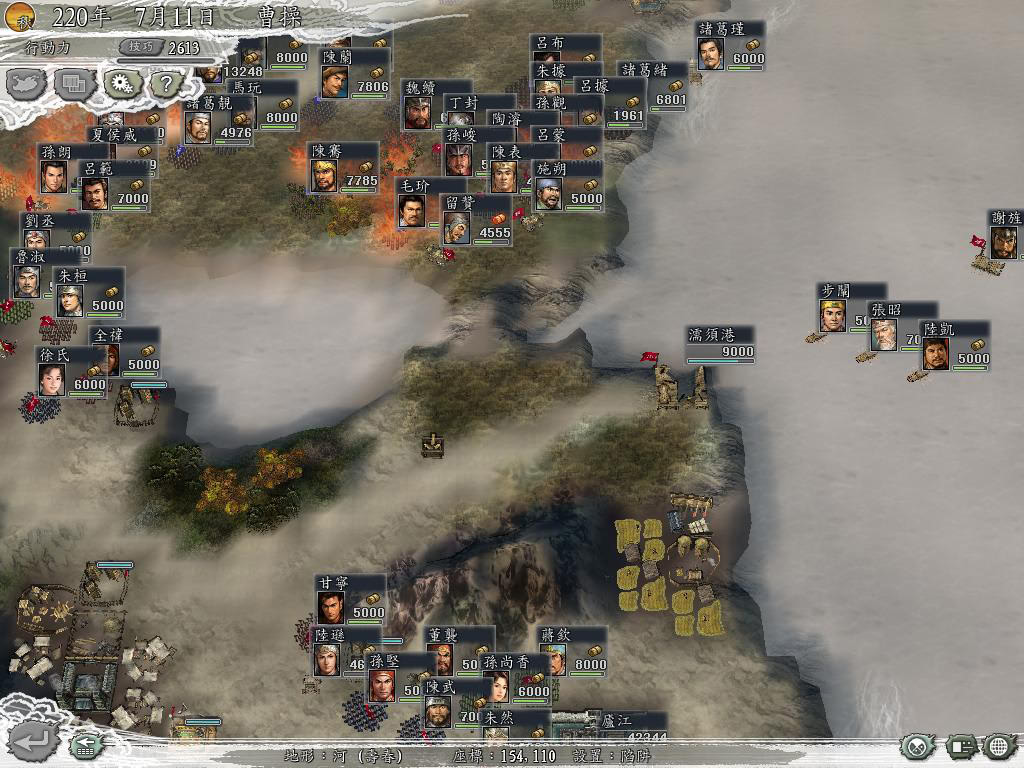Open the China overview map button
This screenshot has width=1024, height=768.
tap(28, 84)
